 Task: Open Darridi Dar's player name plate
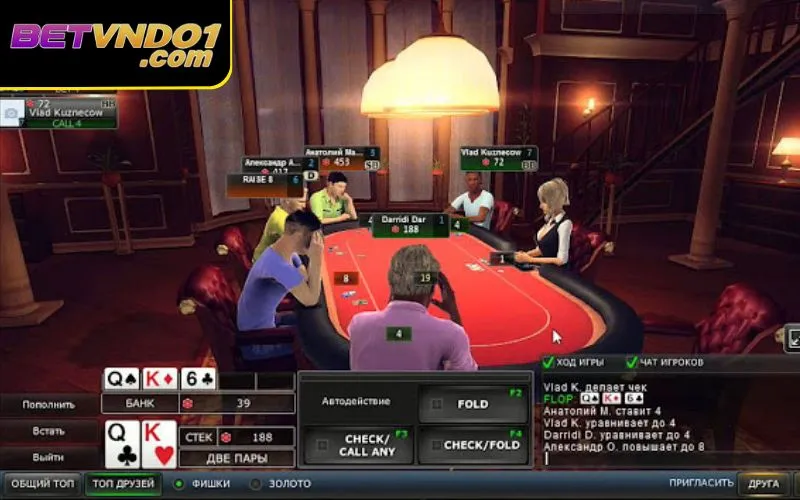click(x=410, y=224)
